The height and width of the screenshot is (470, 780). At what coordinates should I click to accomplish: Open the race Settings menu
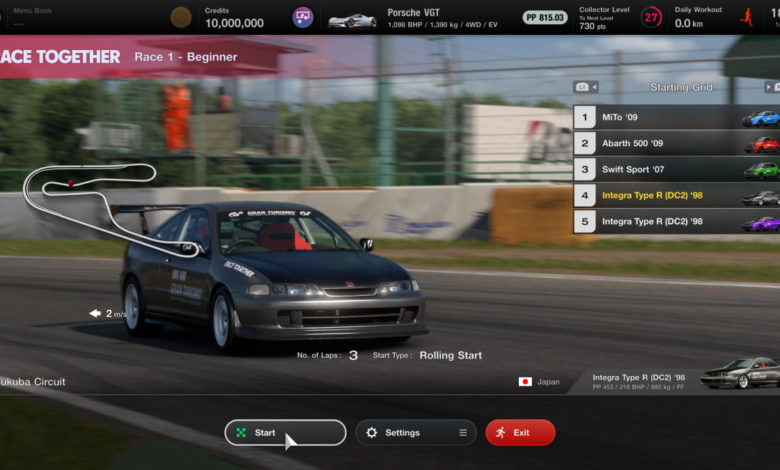click(415, 432)
